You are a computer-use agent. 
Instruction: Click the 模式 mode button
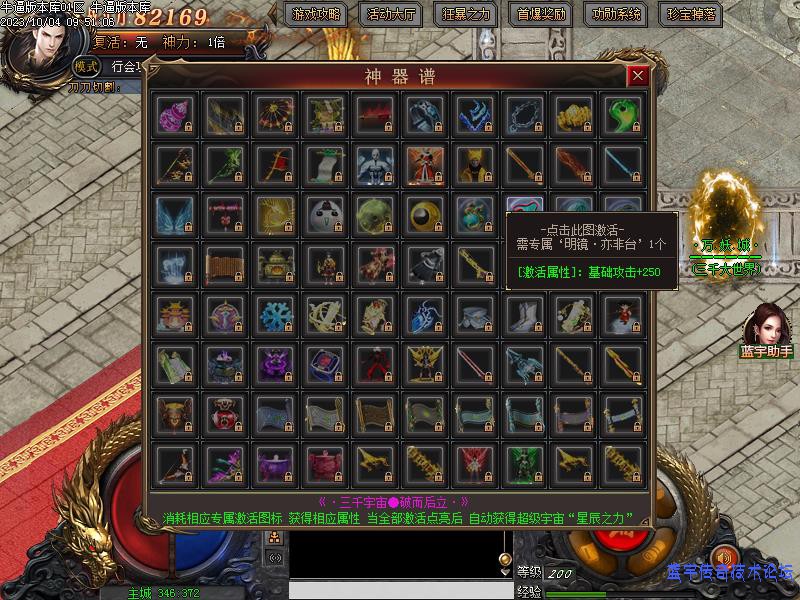click(x=87, y=66)
